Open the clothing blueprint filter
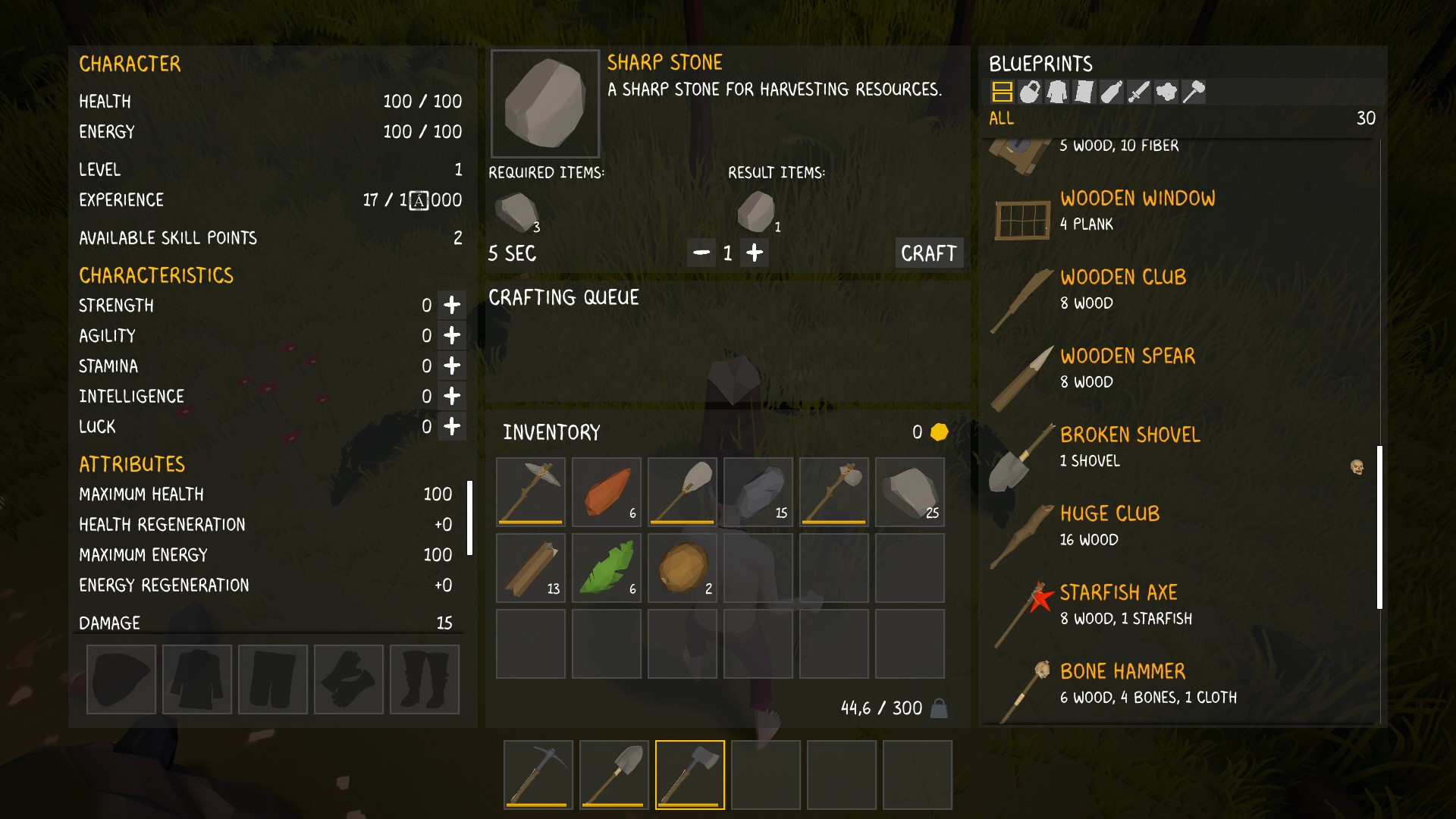The width and height of the screenshot is (1456, 819). (x=1056, y=93)
